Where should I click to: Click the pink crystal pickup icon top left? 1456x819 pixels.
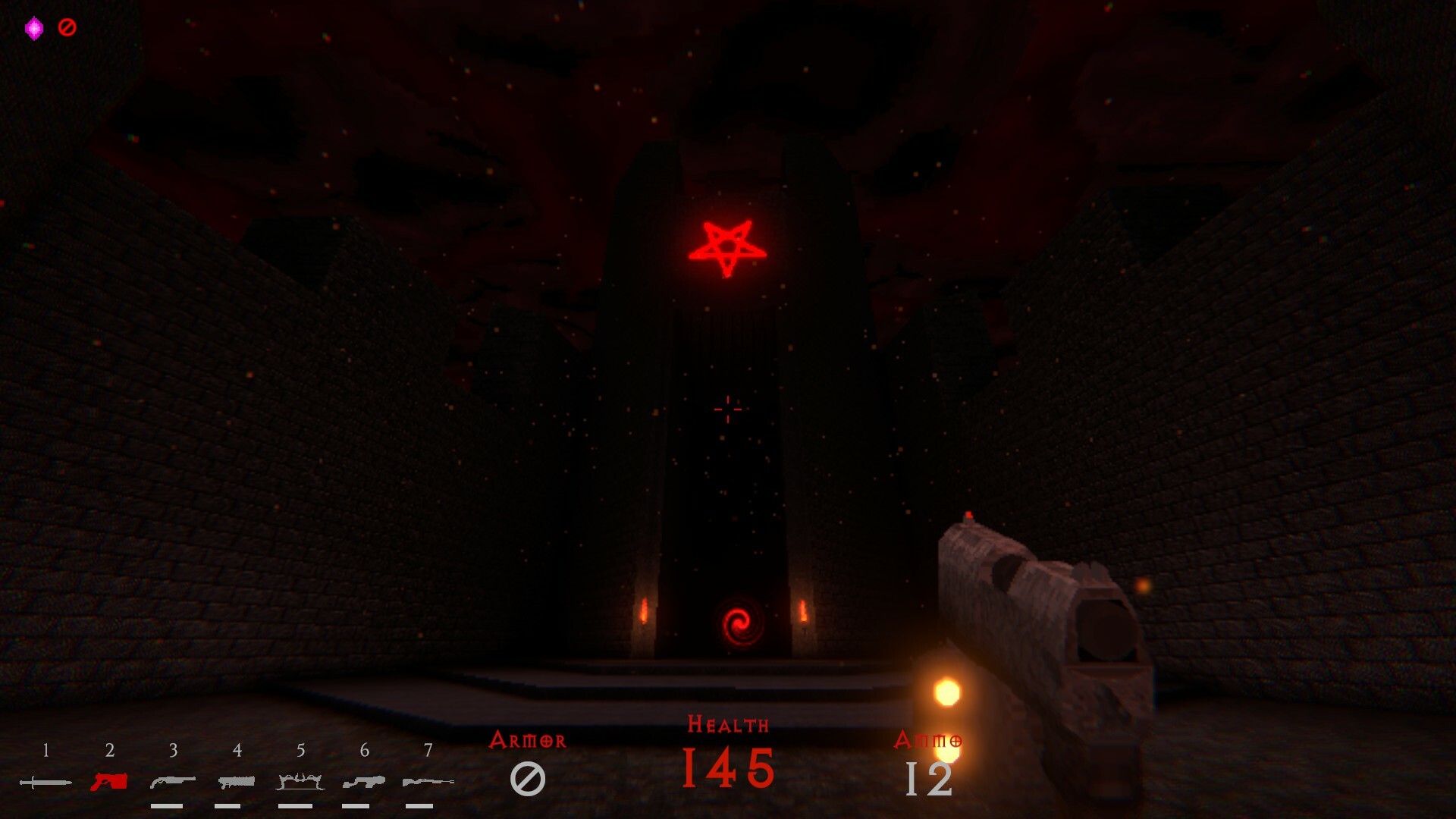coord(33,26)
